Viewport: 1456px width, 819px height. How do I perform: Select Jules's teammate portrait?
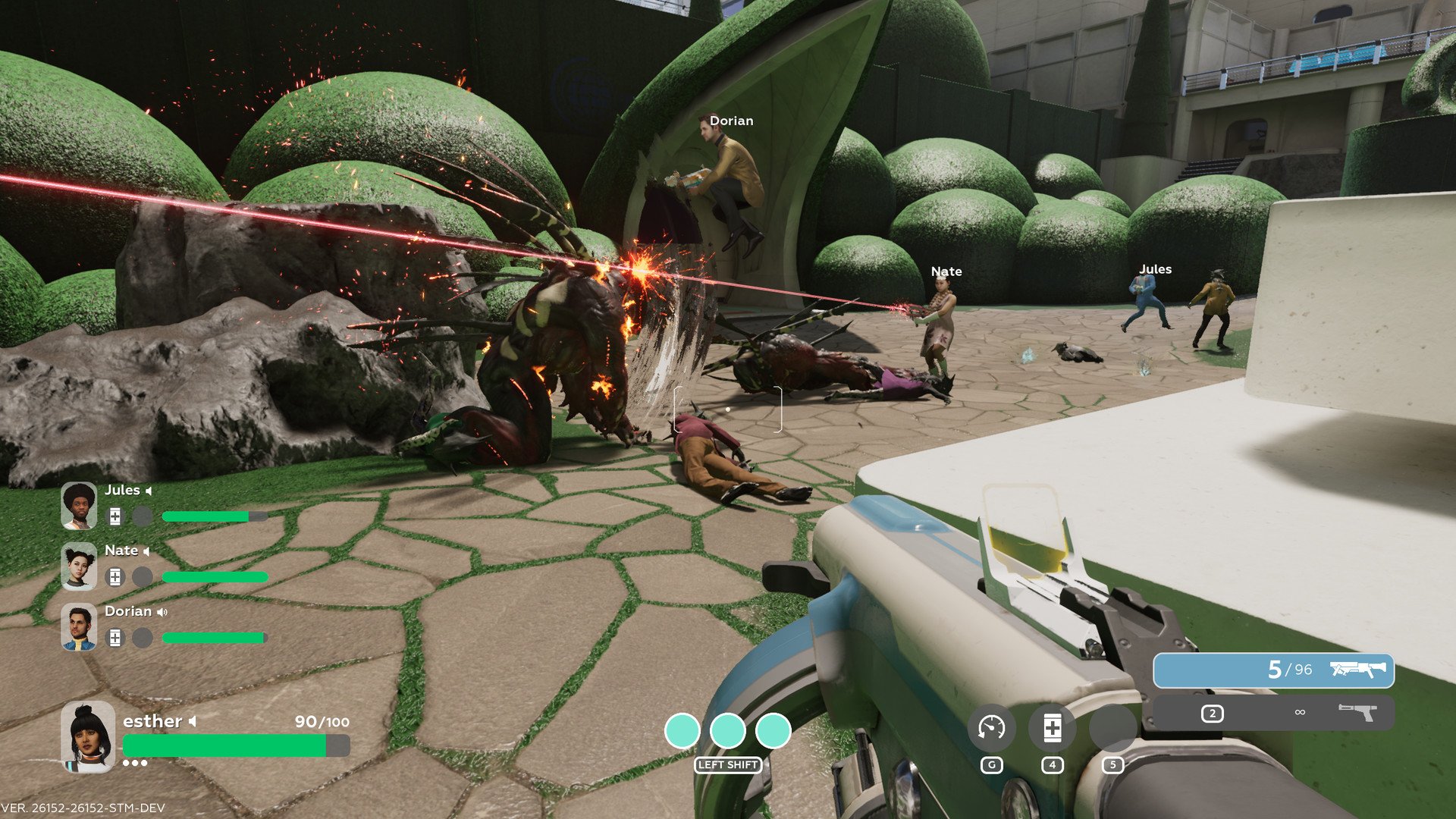[x=79, y=506]
